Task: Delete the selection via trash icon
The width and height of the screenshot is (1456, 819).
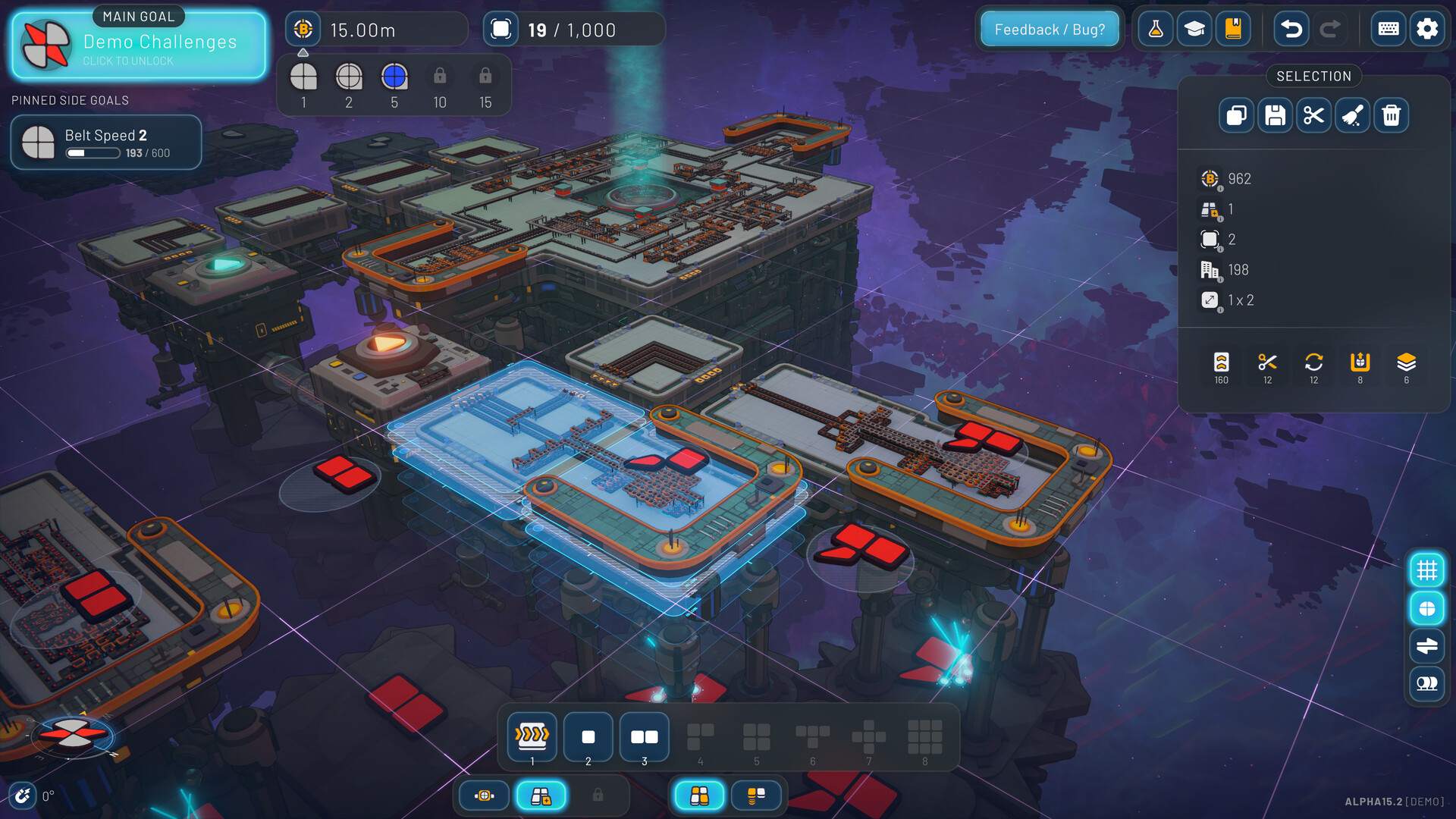Action: pyautogui.click(x=1391, y=115)
